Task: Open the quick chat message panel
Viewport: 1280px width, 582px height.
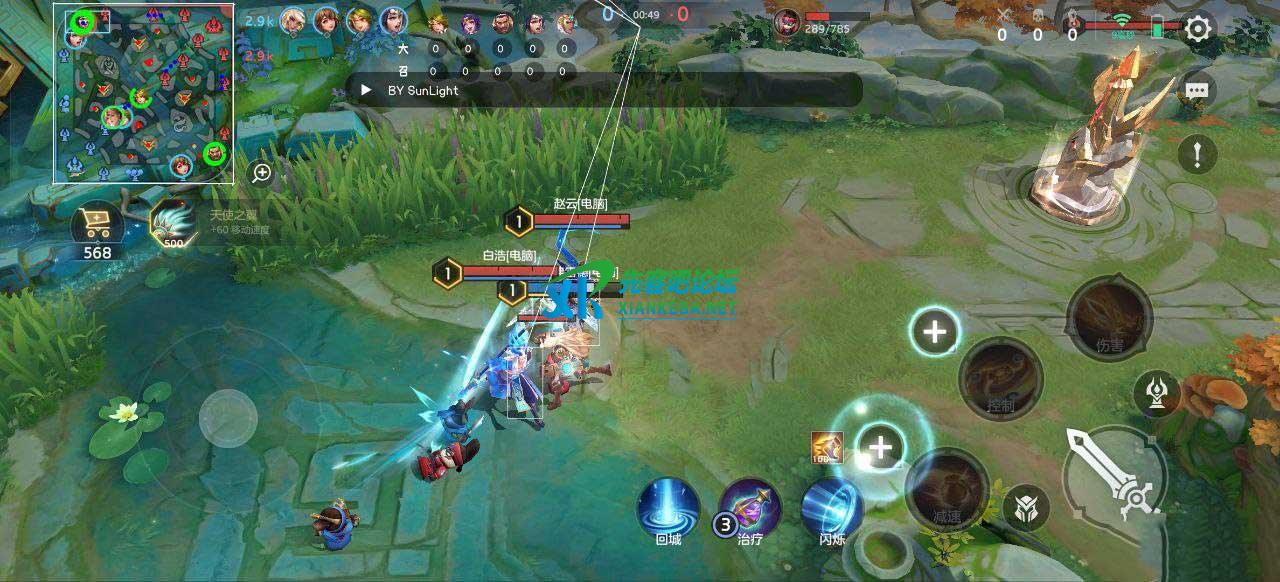Action: click(x=1197, y=90)
